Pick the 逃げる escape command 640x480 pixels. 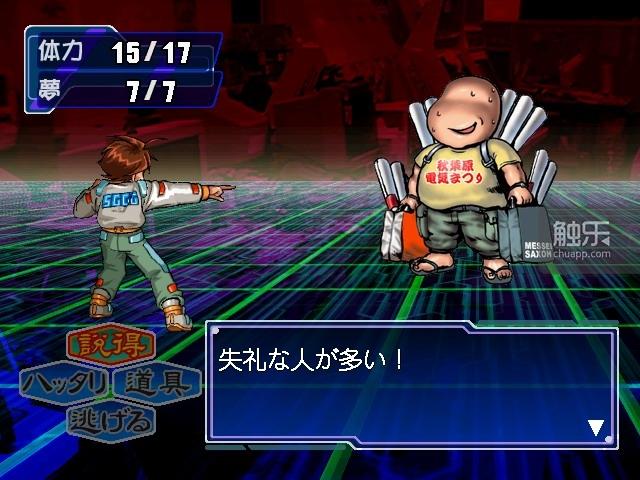click(111, 419)
